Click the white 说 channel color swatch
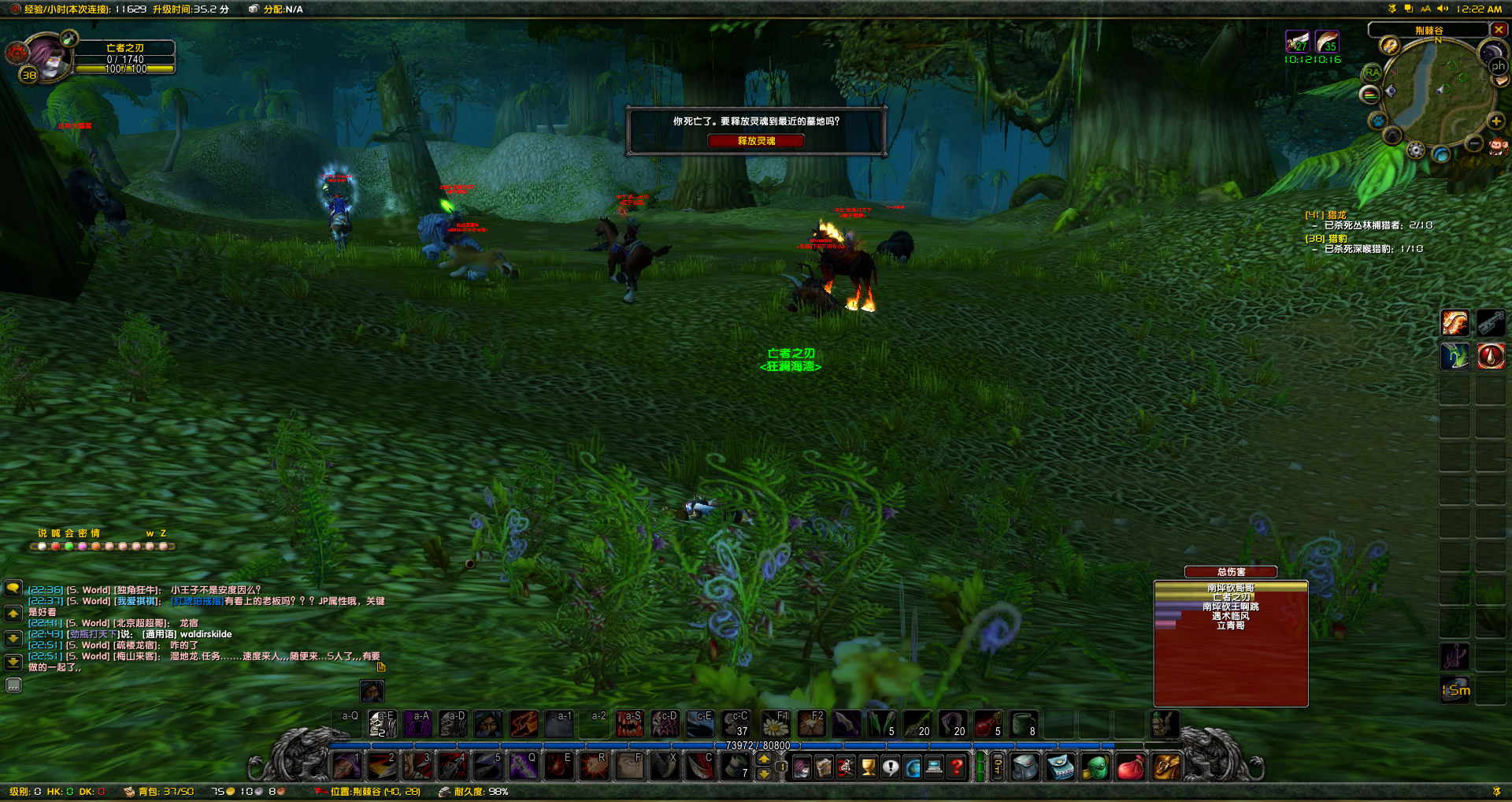Image resolution: width=1512 pixels, height=802 pixels. 42,546
